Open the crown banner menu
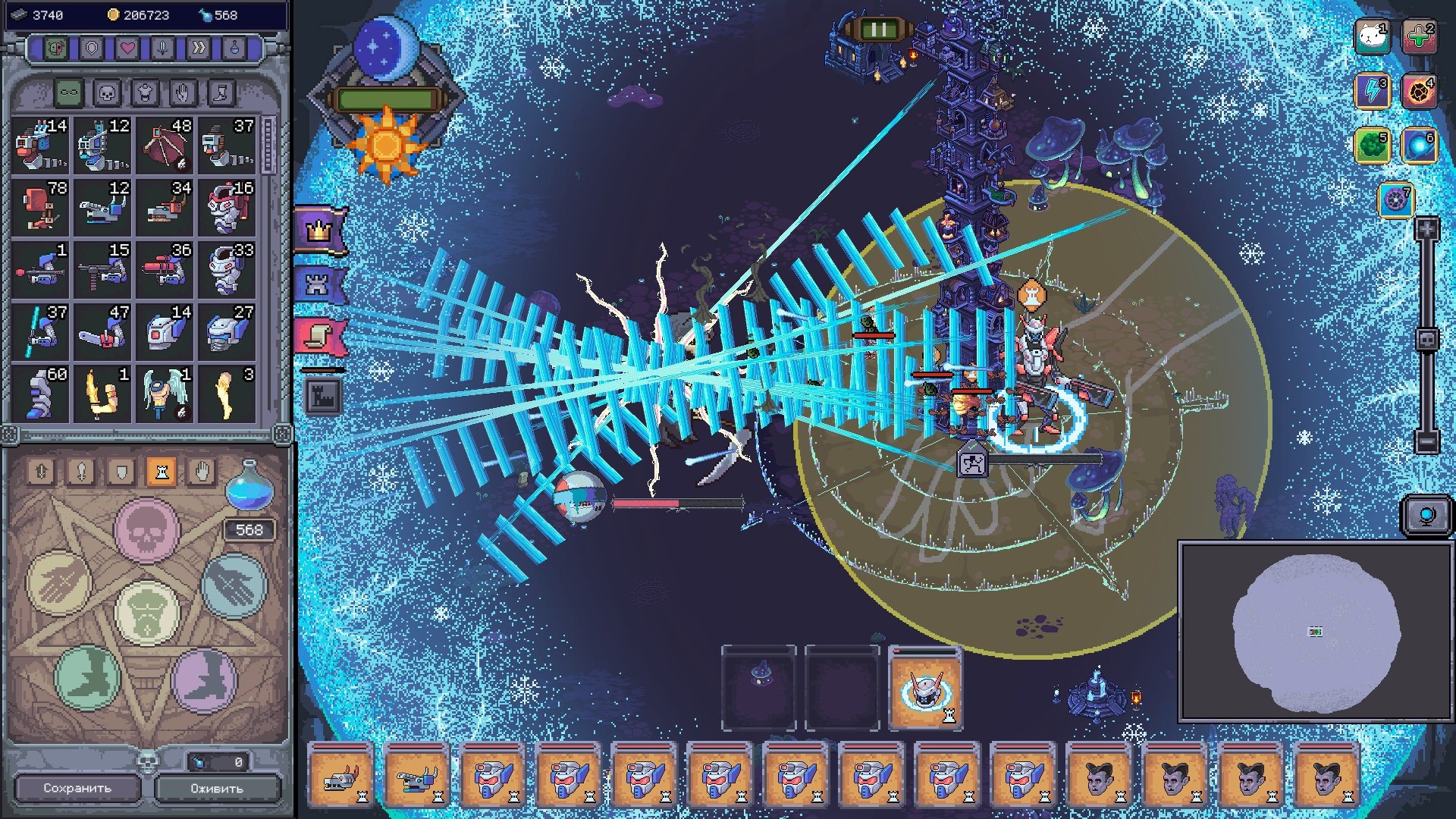This screenshot has height=819, width=1456. [x=319, y=231]
